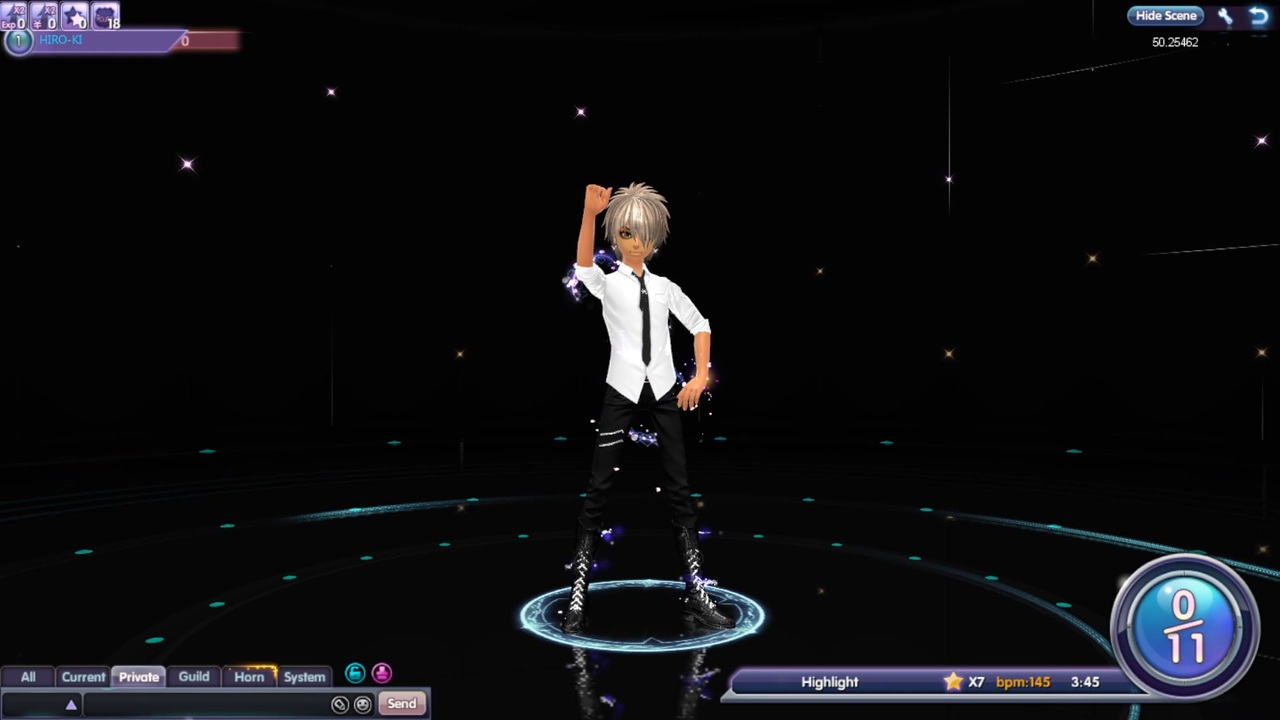This screenshot has height=720, width=1280.
Task: Switch to the Guild chat tab
Action: tap(193, 676)
